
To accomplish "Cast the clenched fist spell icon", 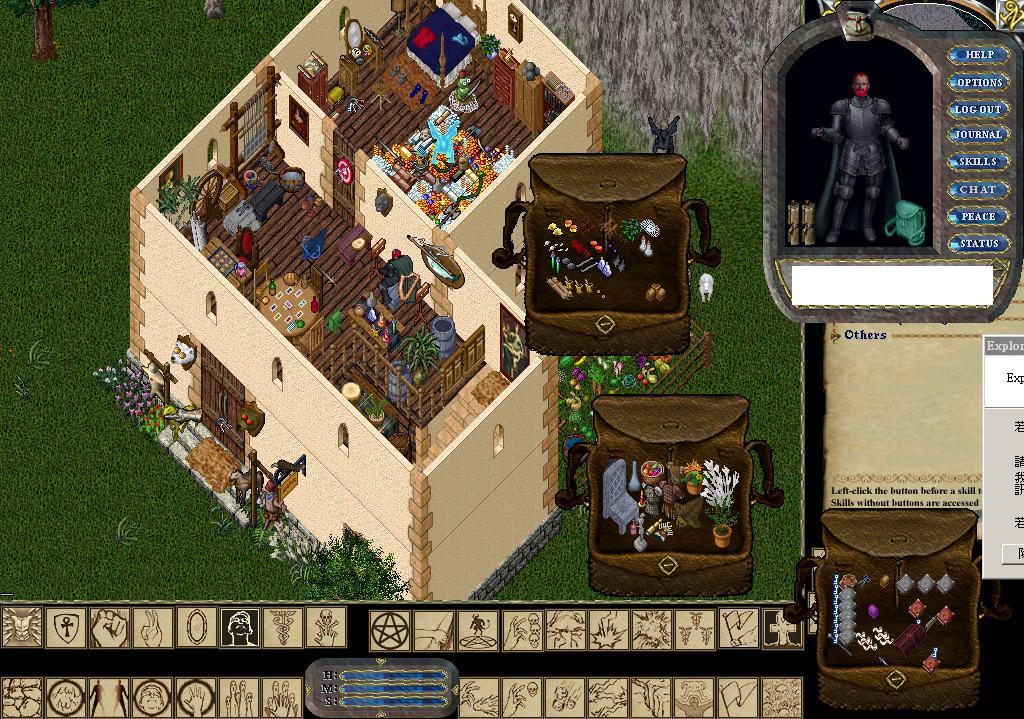I will [110, 628].
